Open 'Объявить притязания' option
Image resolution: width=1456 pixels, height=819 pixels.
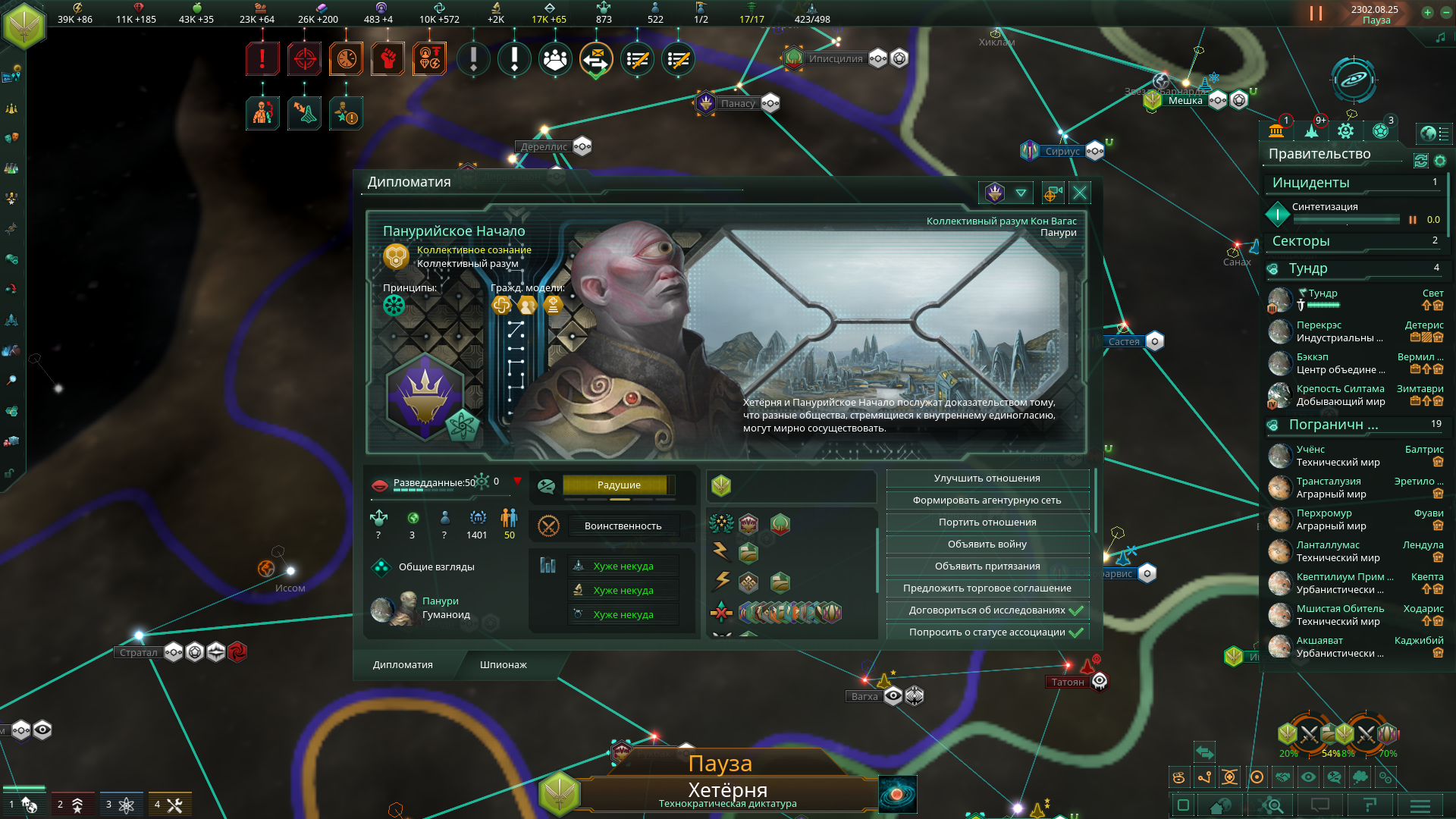[987, 566]
